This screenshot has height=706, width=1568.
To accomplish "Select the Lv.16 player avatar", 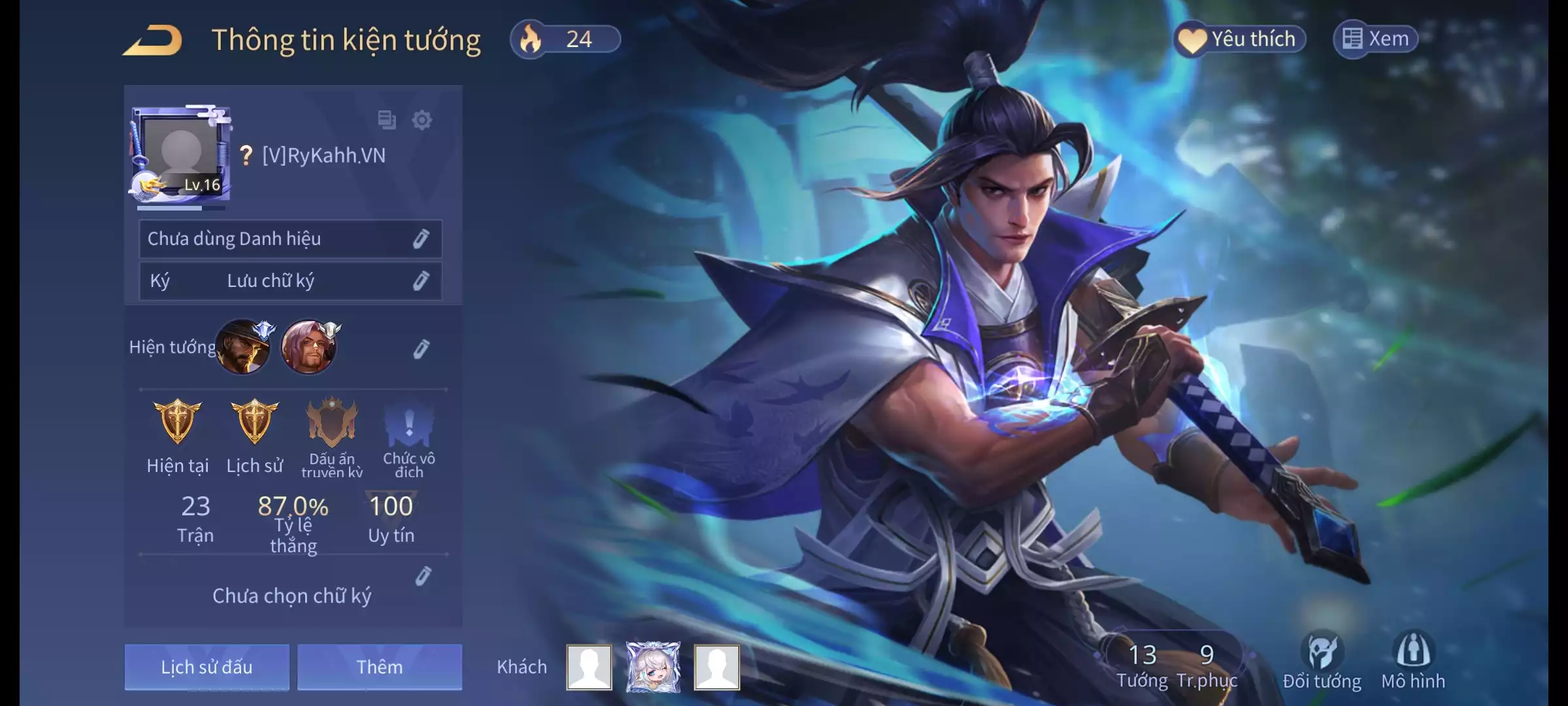I will click(x=181, y=156).
